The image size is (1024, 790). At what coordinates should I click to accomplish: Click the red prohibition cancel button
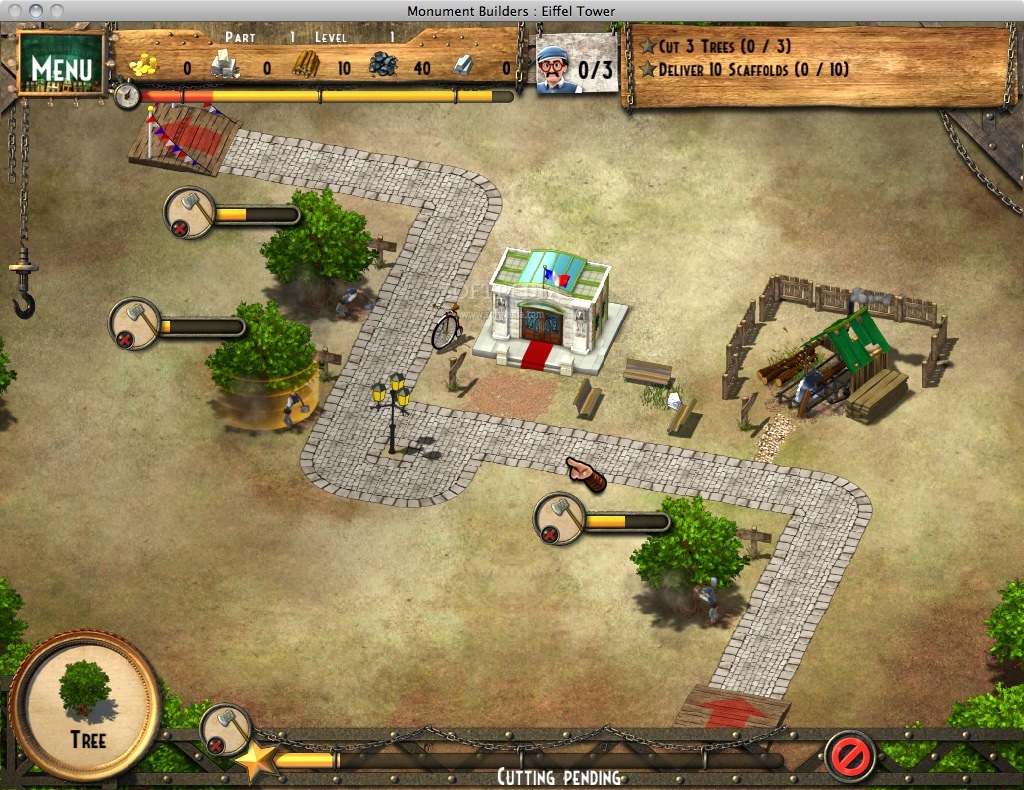(x=849, y=755)
